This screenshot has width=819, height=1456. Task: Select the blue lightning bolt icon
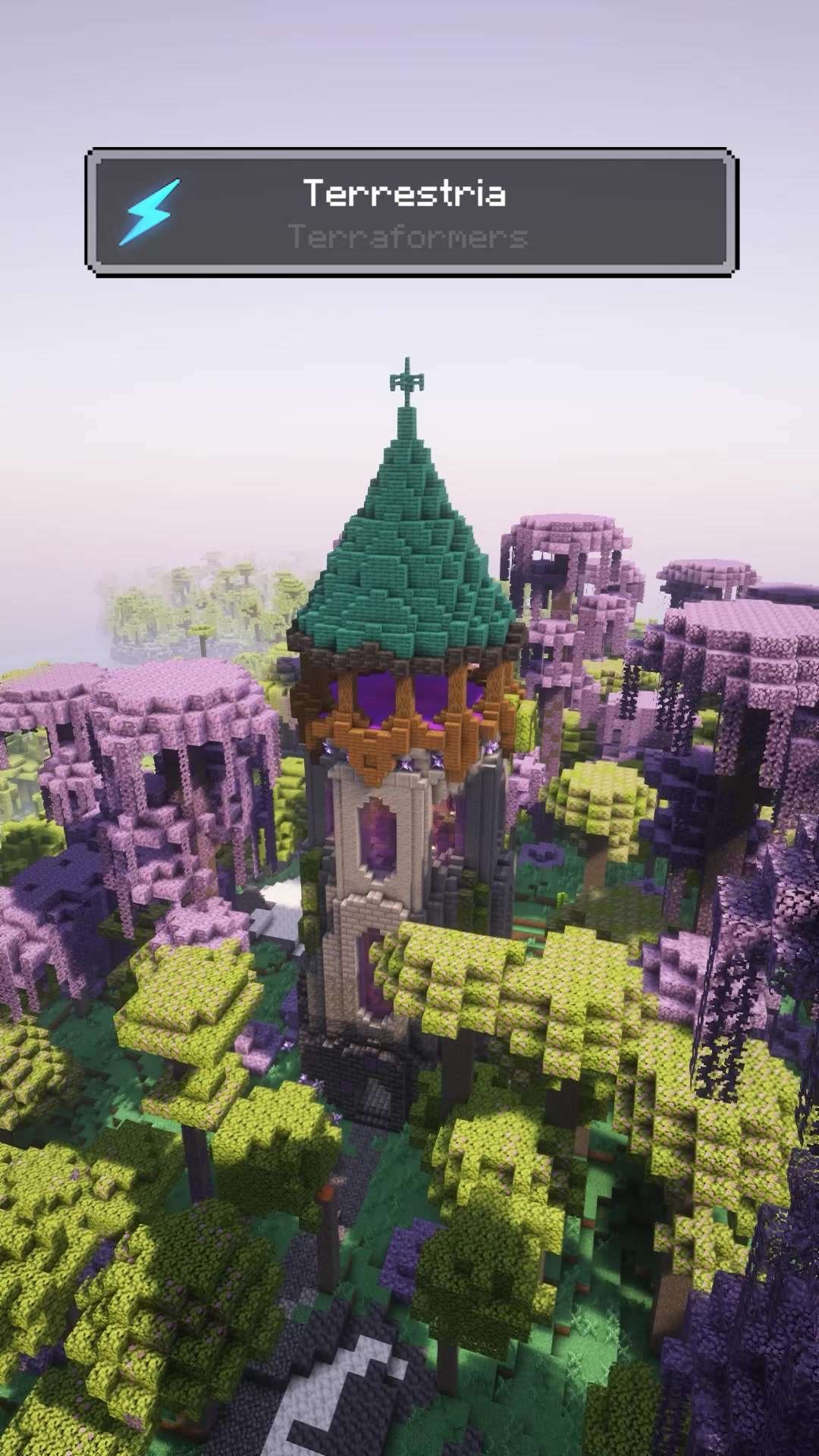[x=149, y=212]
